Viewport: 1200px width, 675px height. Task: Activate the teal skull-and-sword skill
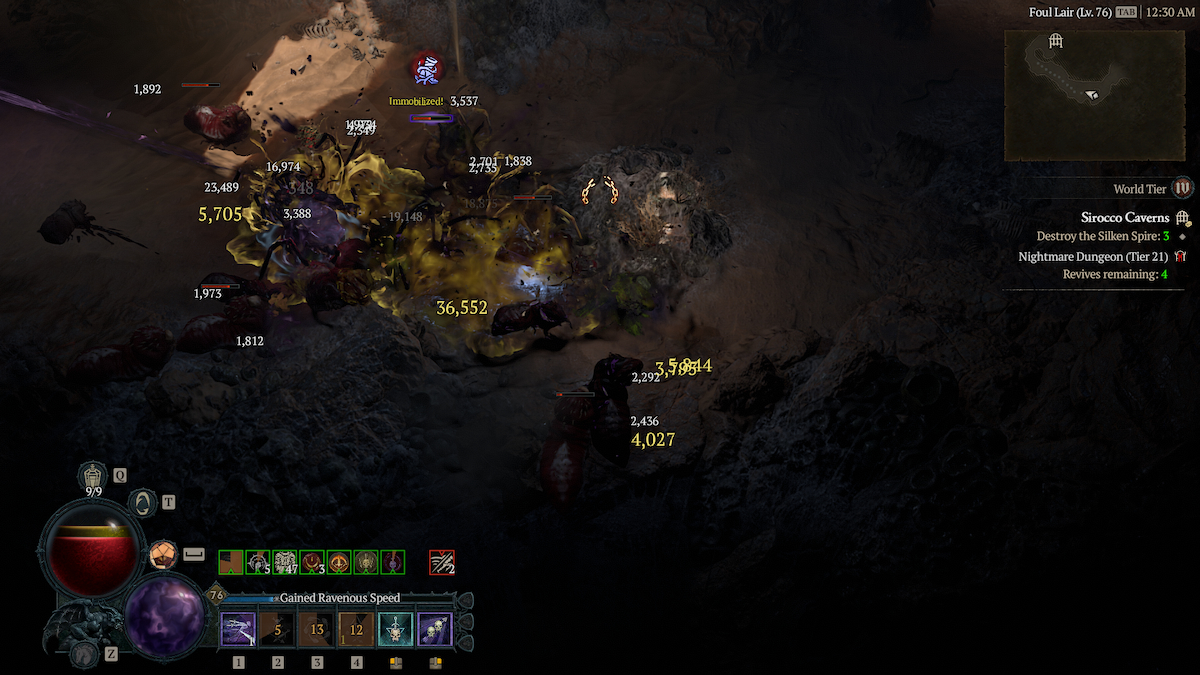click(396, 630)
